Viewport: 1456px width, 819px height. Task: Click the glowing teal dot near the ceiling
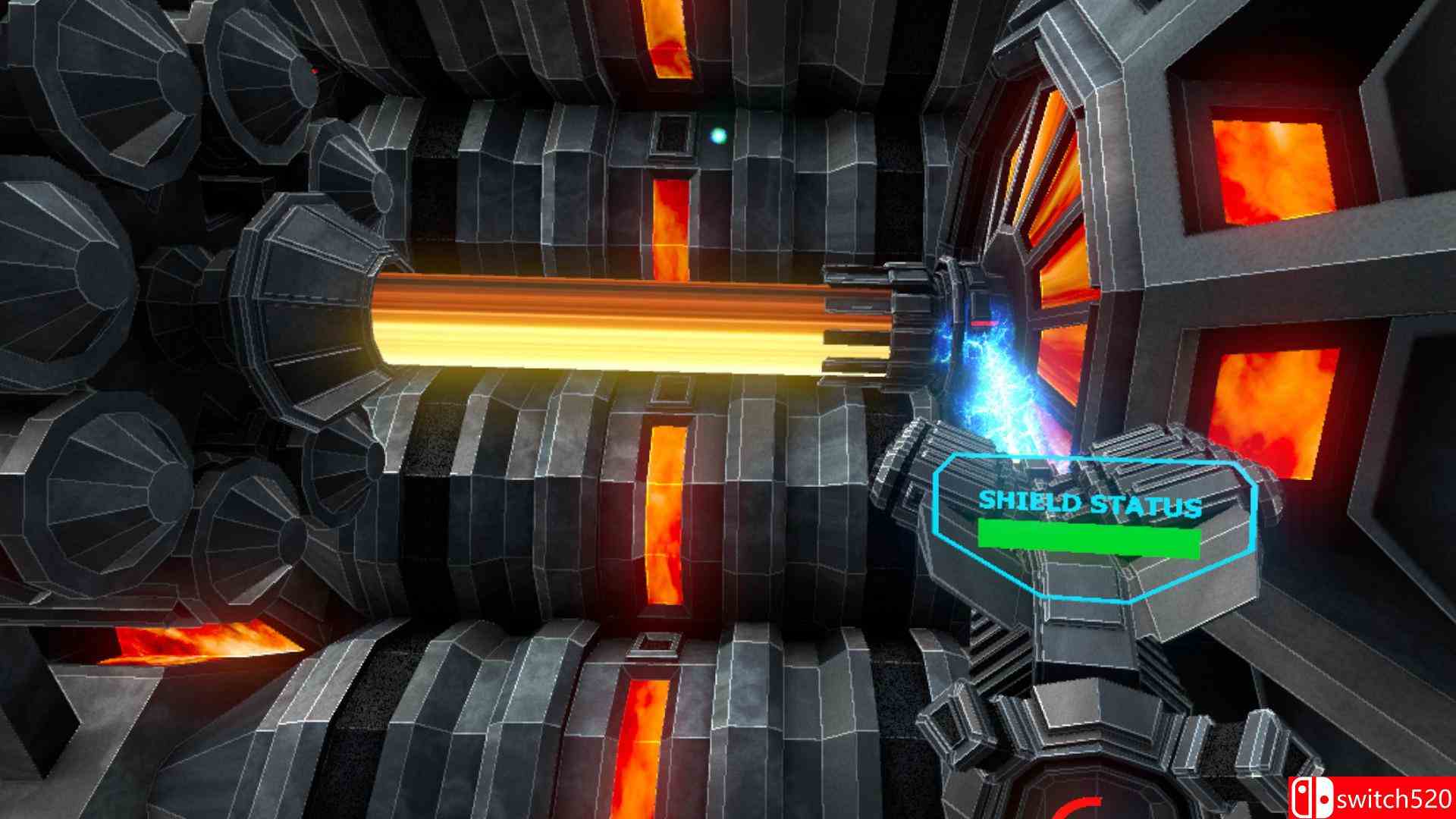click(717, 136)
